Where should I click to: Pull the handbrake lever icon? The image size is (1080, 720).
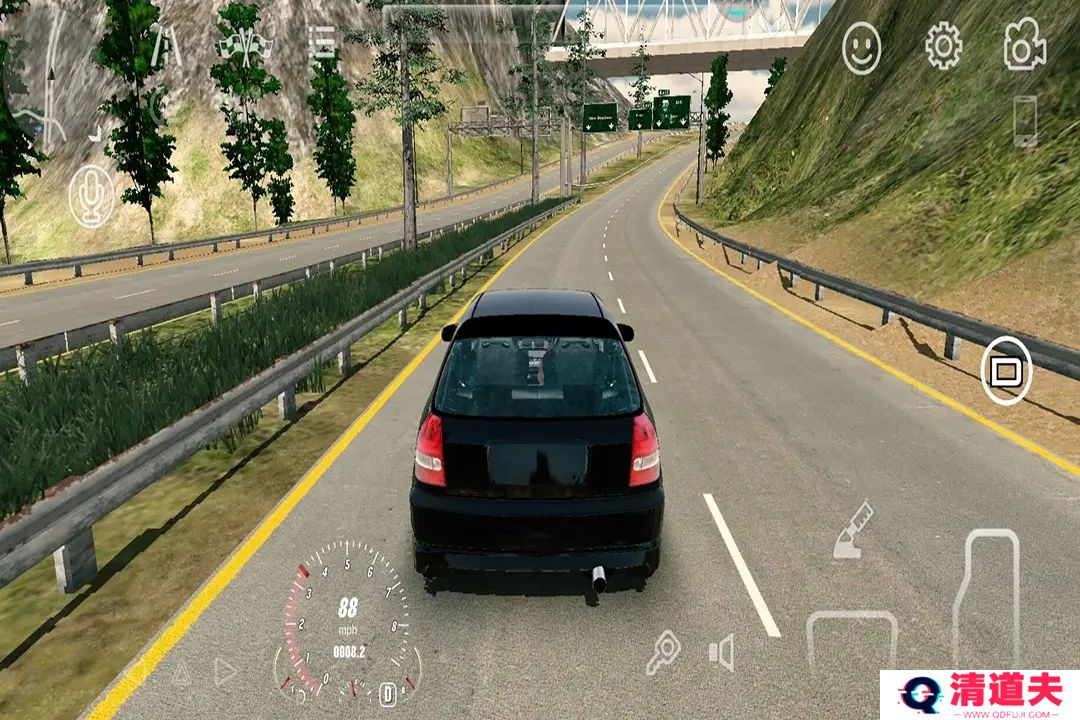(853, 530)
